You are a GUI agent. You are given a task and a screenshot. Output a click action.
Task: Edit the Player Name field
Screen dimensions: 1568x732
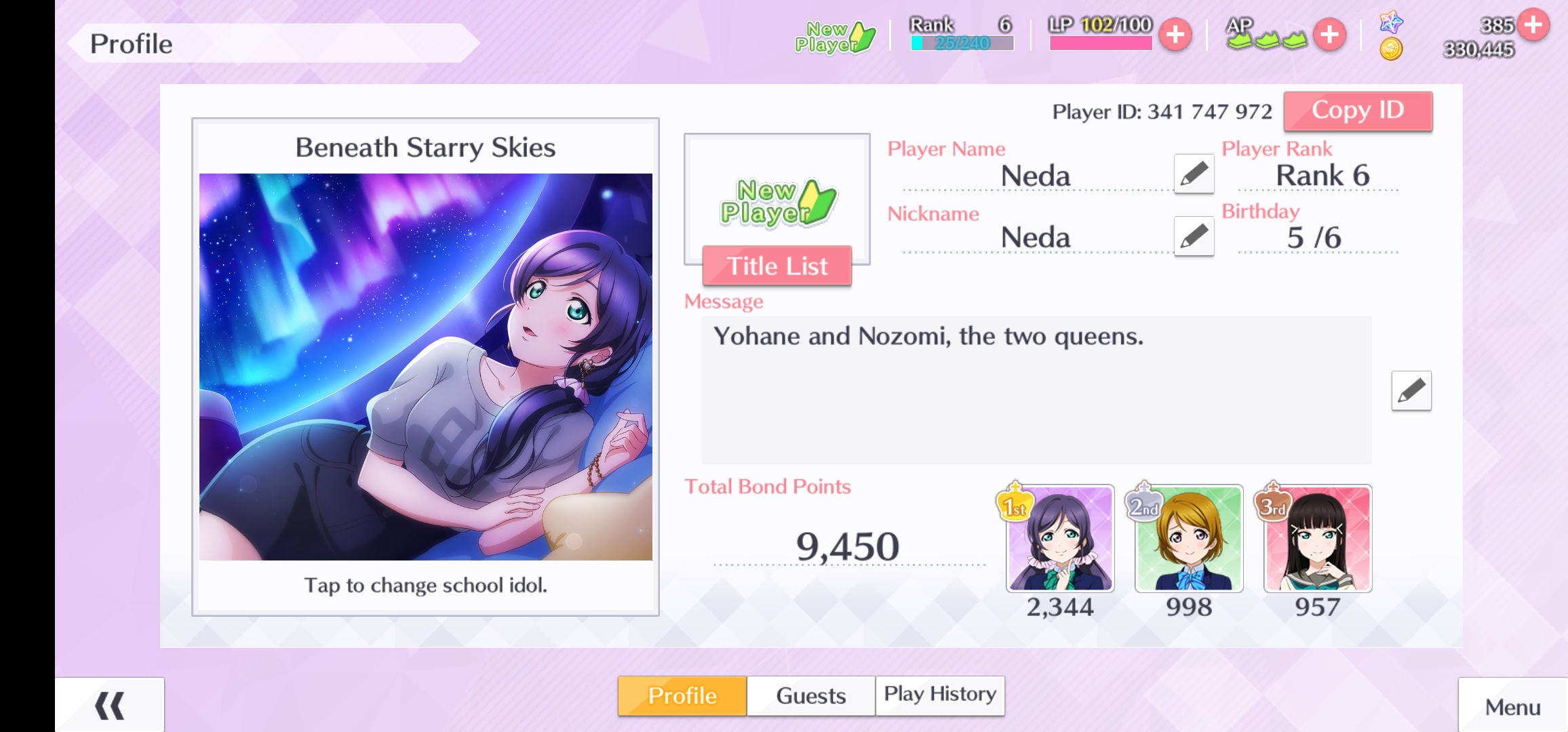(1194, 174)
